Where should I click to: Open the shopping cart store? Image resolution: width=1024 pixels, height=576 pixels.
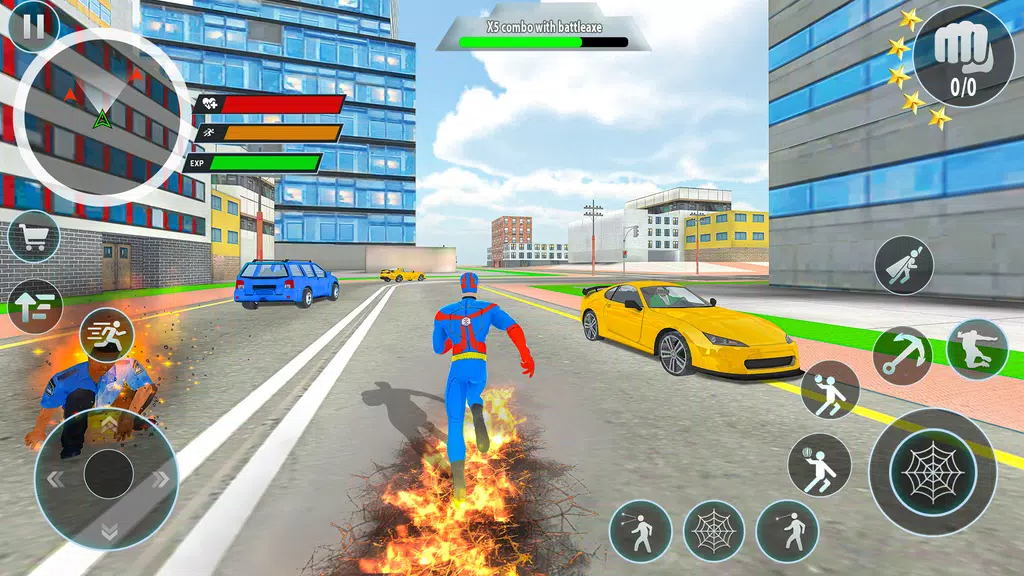[33, 237]
